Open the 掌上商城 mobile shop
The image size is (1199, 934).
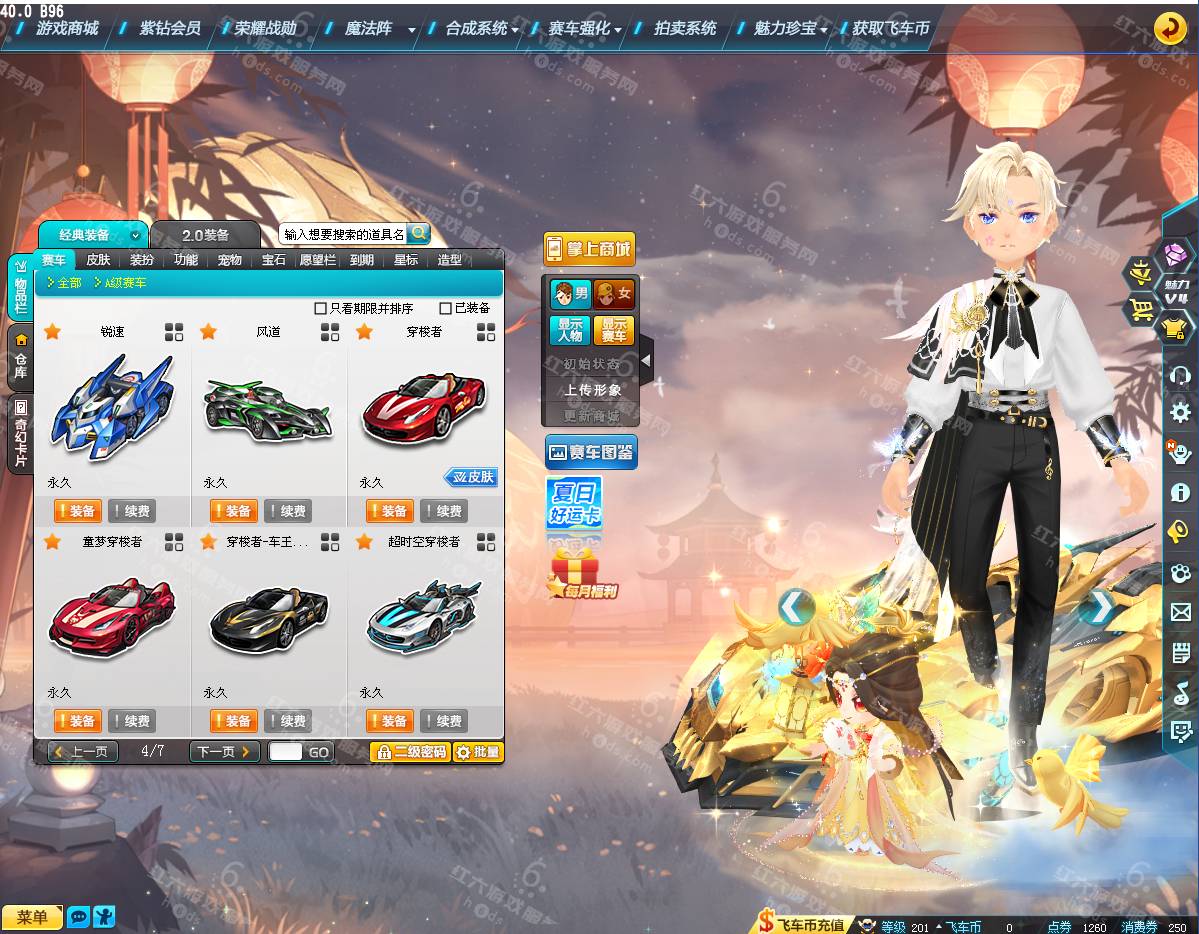589,249
